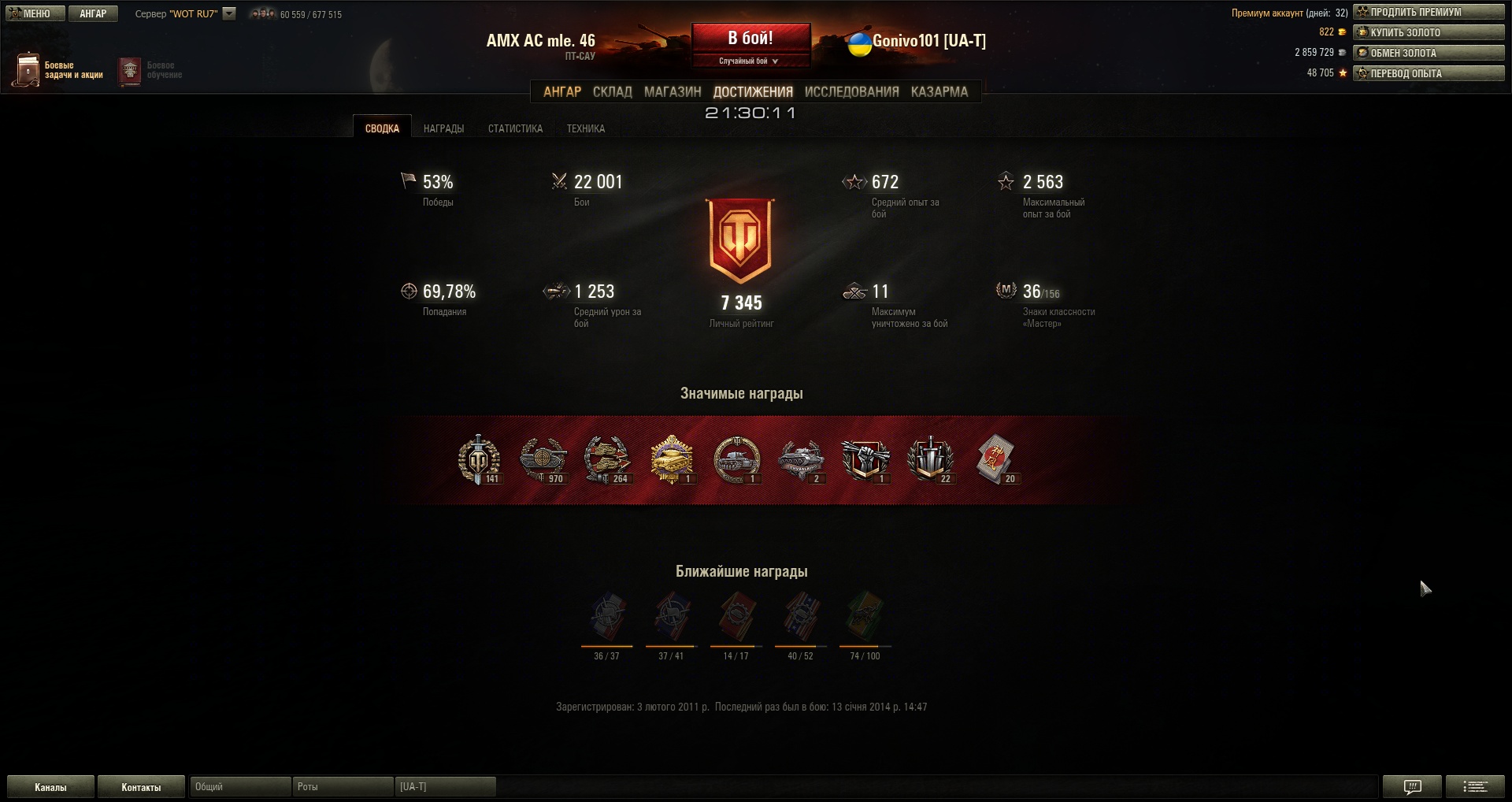Open the СКЛАД section

(612, 91)
